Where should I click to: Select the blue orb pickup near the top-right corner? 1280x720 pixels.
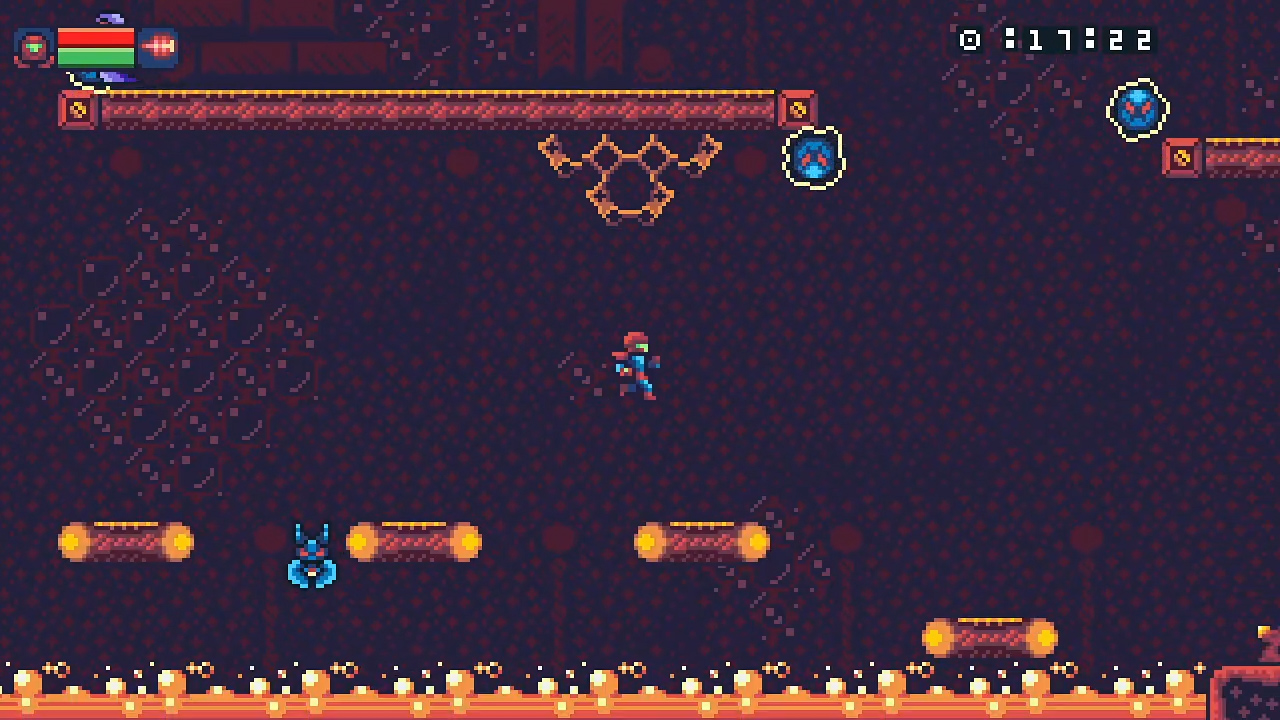pyautogui.click(x=1138, y=110)
